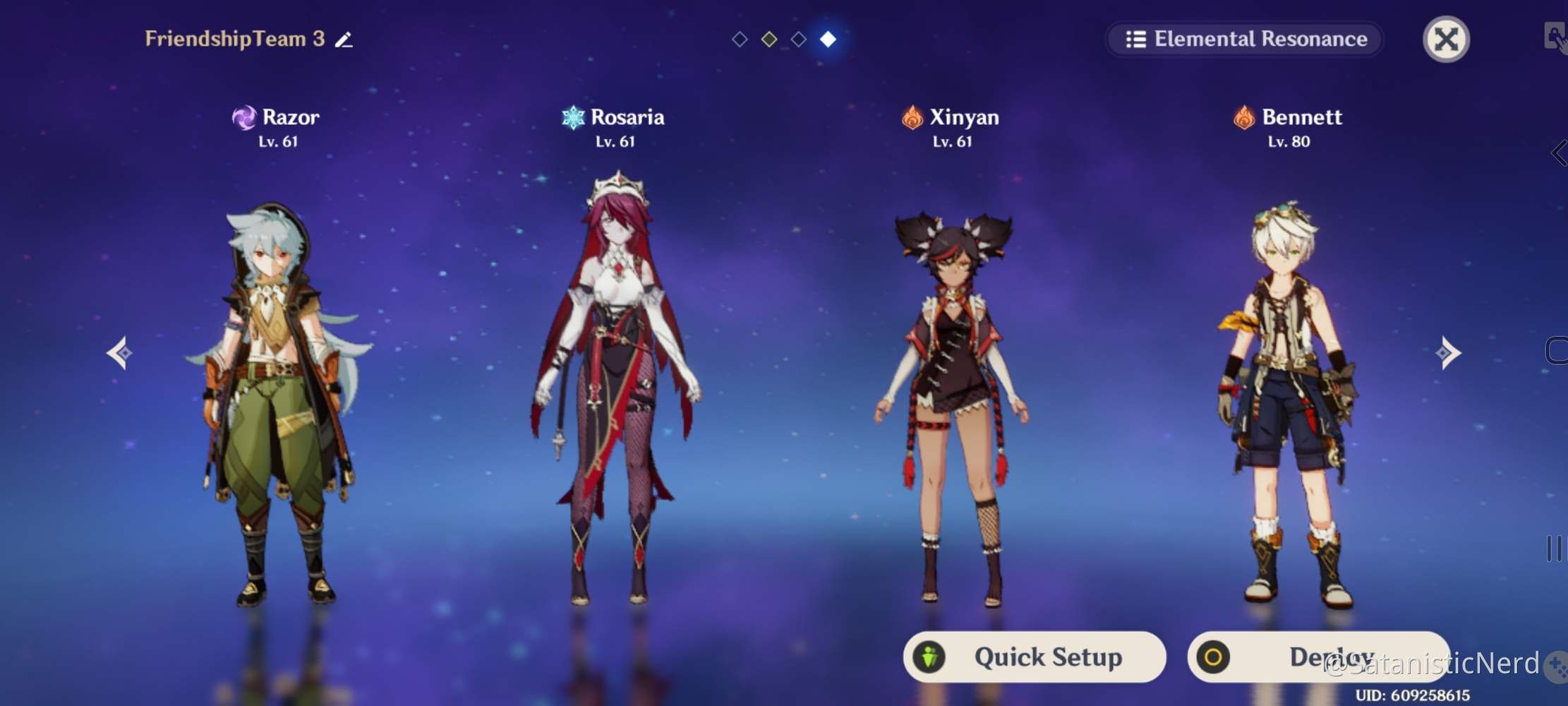Viewport: 1568px width, 706px height.
Task: Select the third diamond page indicator
Action: tap(799, 39)
